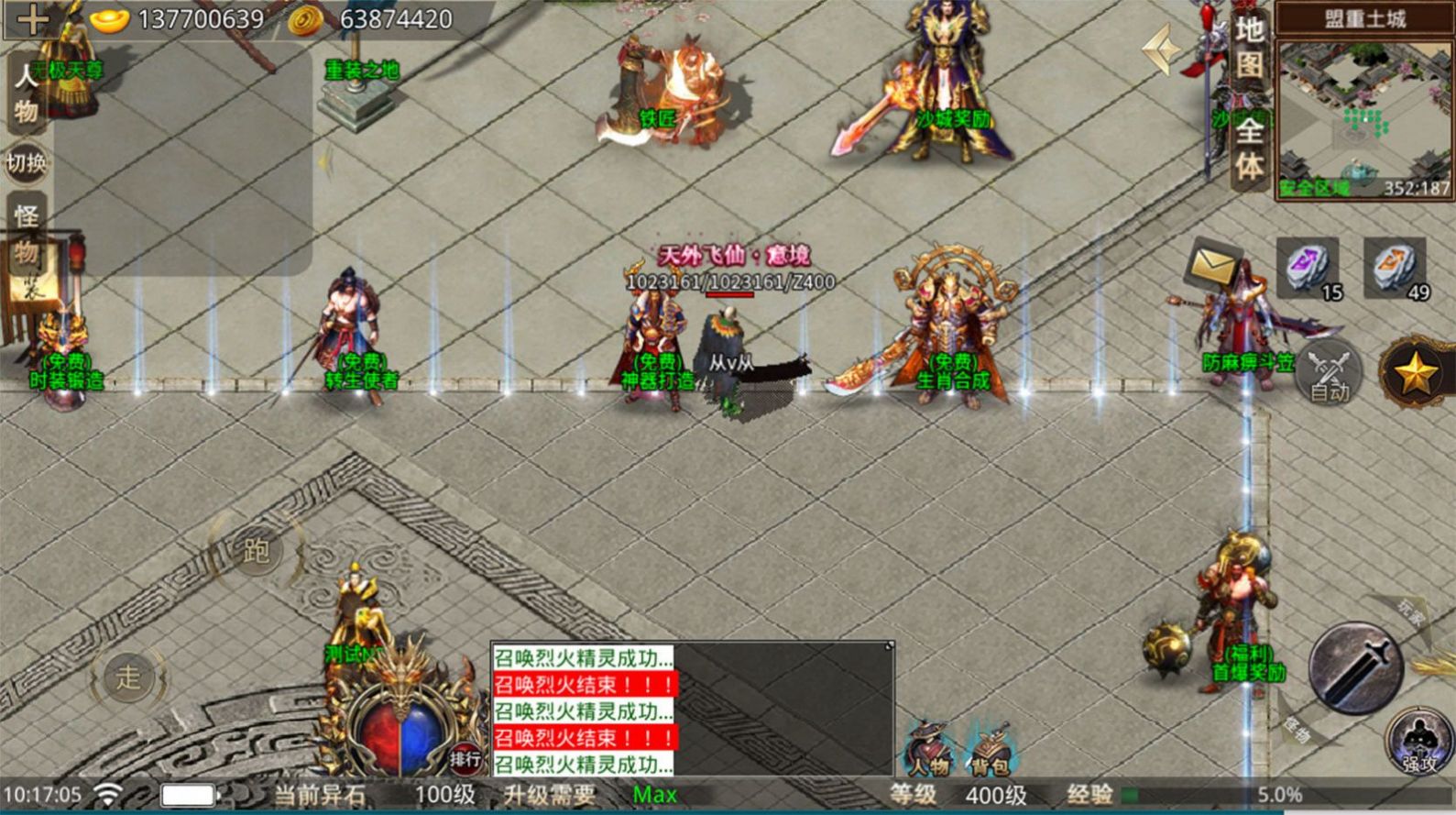Open the mail envelope icon
1456x815 pixels.
point(1210,264)
